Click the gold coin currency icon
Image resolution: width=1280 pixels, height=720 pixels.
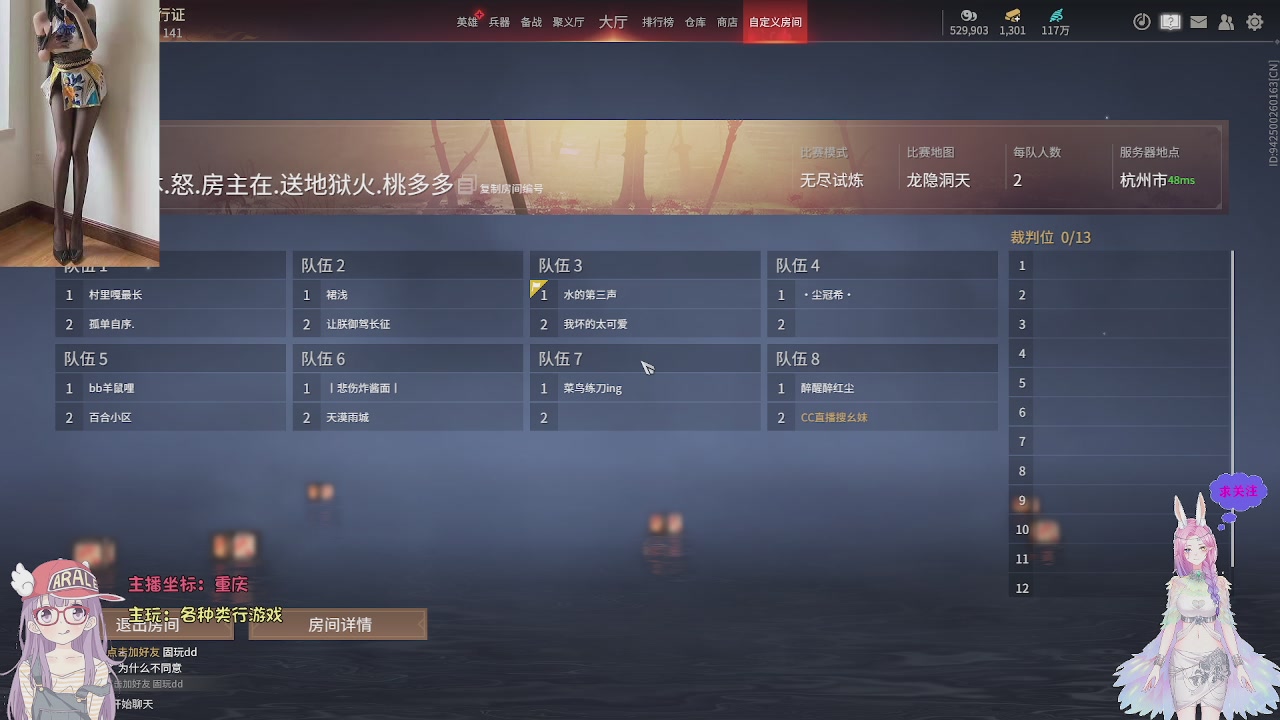click(x=967, y=17)
